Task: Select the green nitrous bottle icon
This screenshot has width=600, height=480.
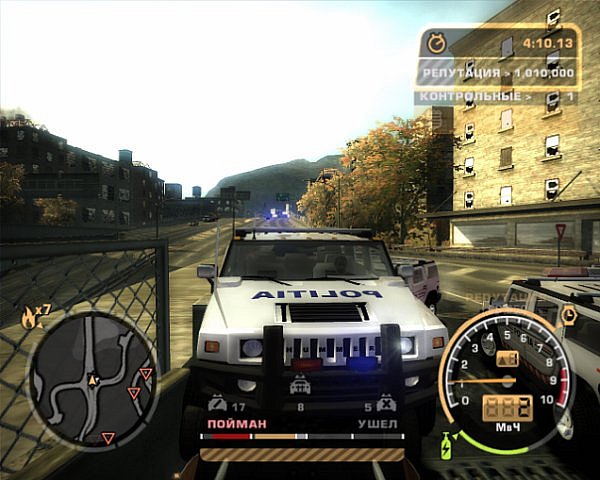Action: click(x=445, y=441)
